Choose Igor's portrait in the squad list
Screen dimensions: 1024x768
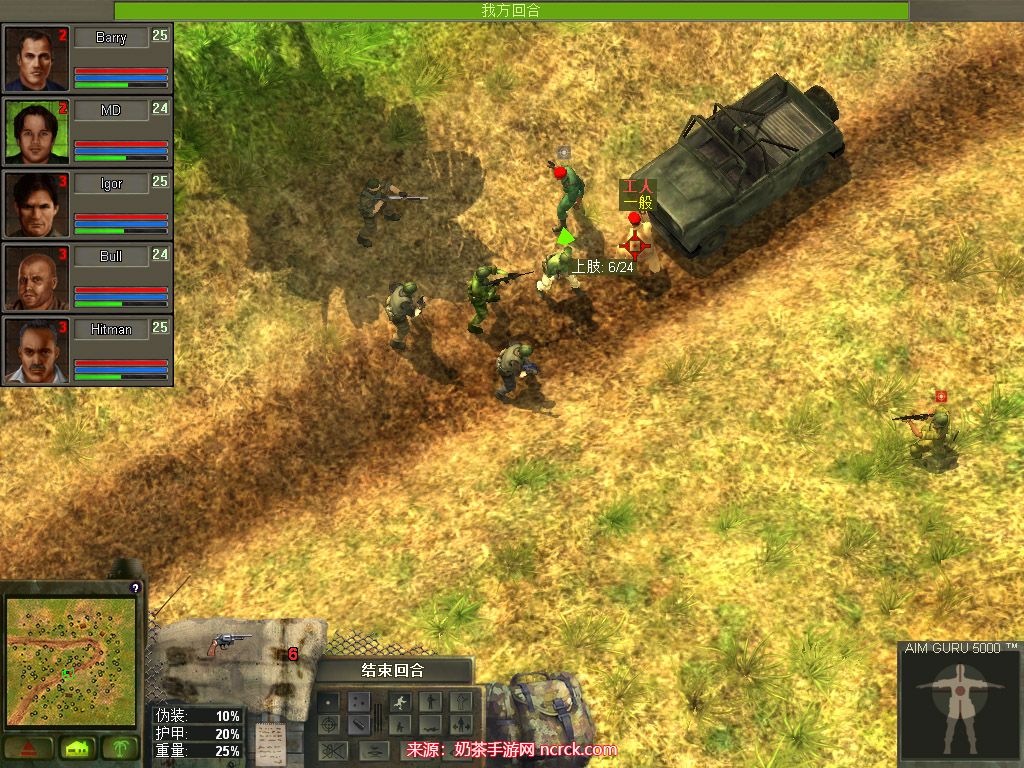(x=37, y=205)
